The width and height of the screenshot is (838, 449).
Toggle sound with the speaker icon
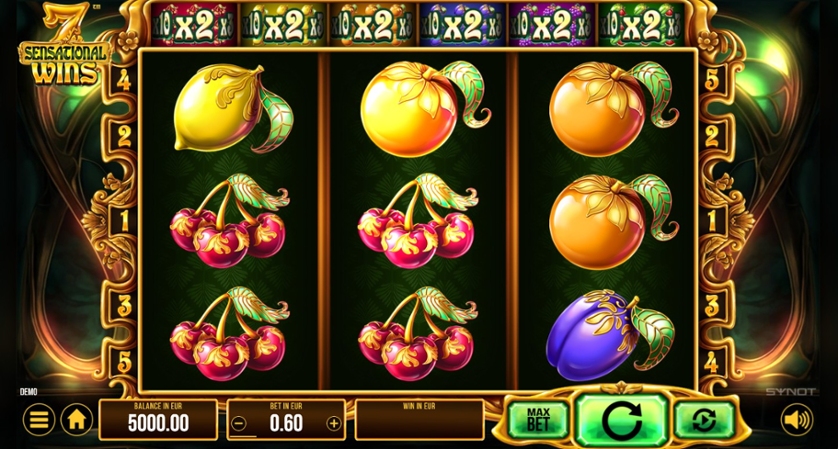pos(796,420)
